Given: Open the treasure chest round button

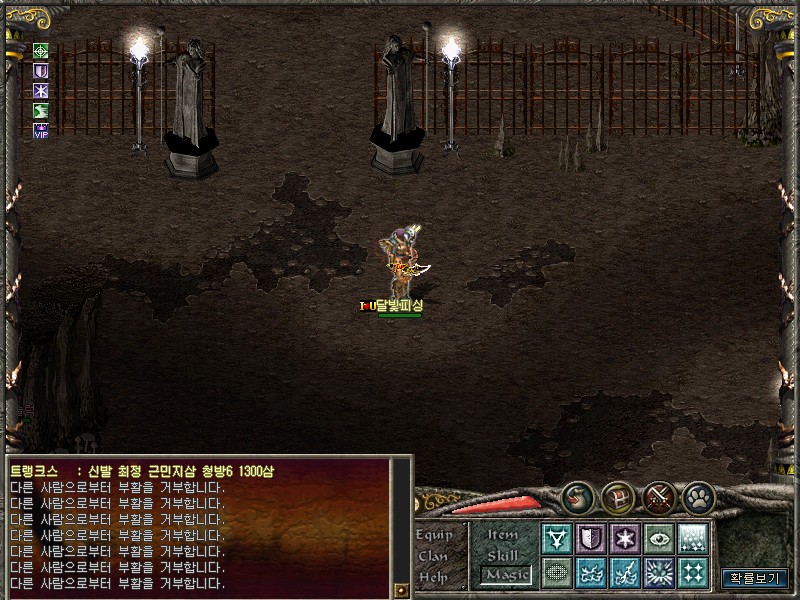Looking at the screenshot, I should click(618, 497).
